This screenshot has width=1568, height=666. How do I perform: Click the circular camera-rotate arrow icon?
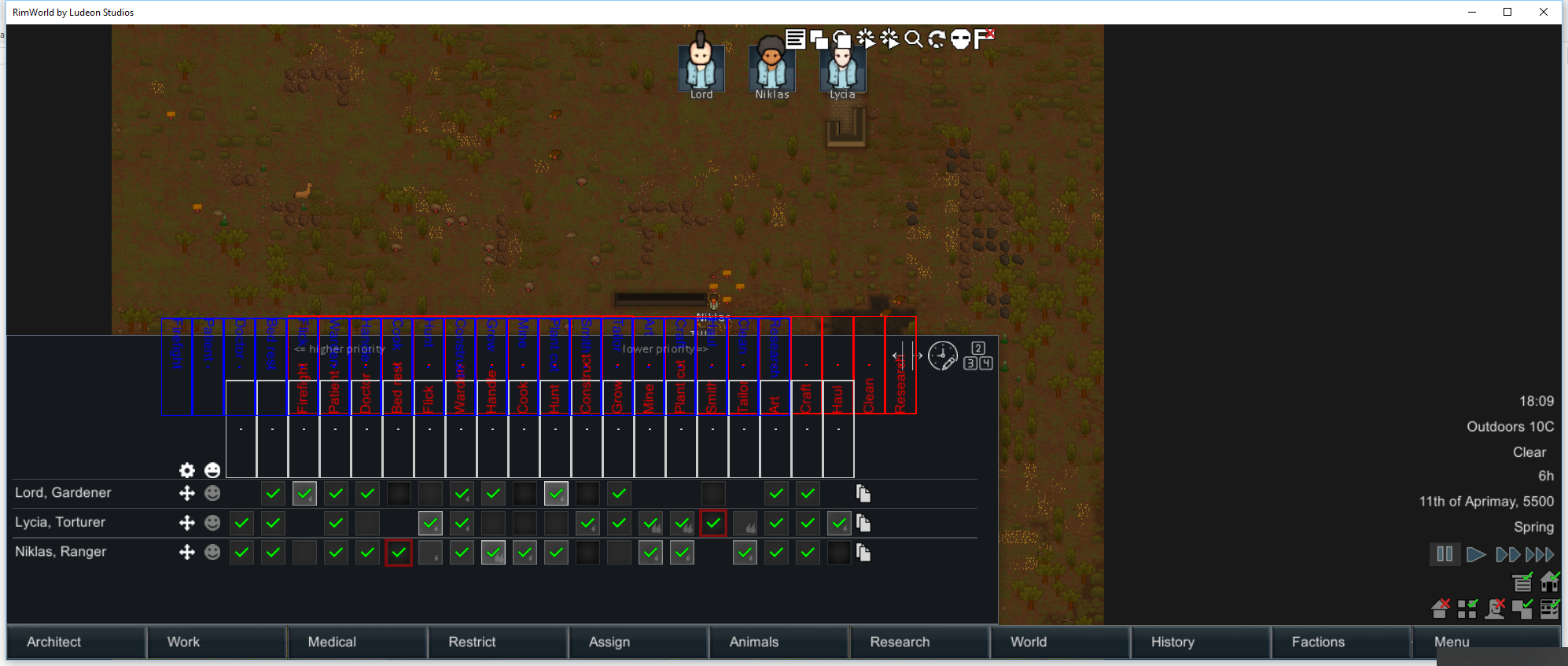click(x=936, y=39)
